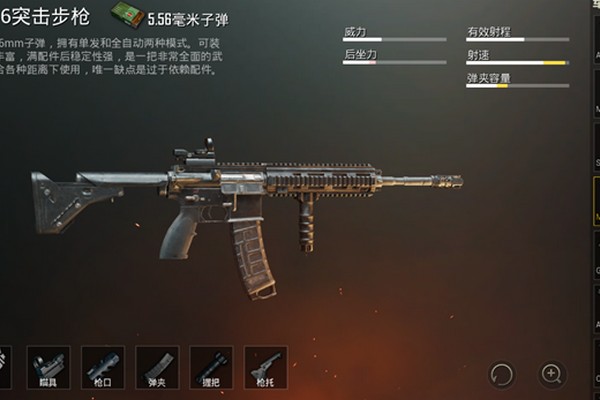Screen dimensions: 600x400
Task: Select the muzzle (枪口) attachment slot
Action: coord(102,365)
